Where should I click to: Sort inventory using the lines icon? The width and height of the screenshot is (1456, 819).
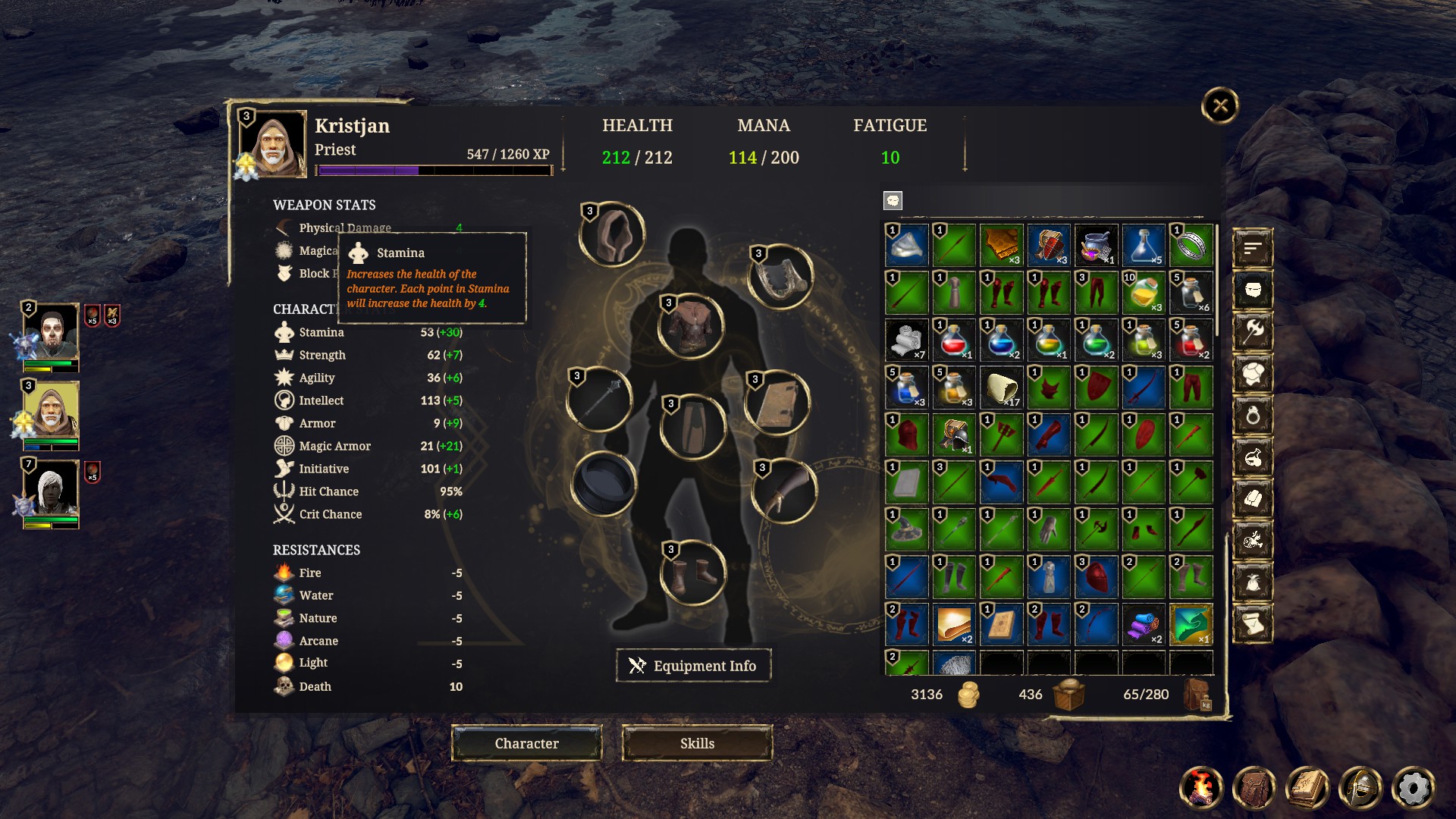pyautogui.click(x=1253, y=247)
